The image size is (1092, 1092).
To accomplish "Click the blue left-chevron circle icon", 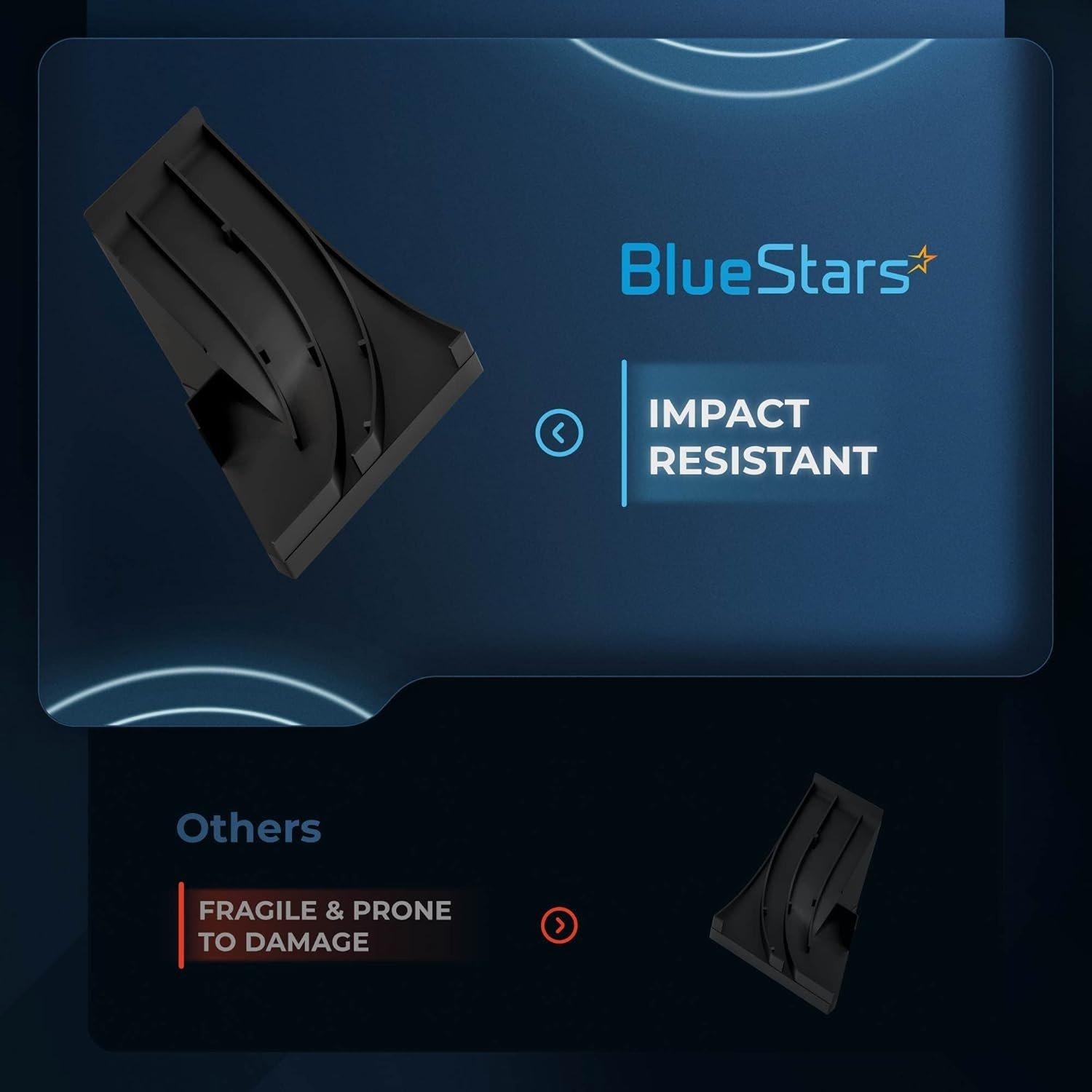I will coord(559,433).
